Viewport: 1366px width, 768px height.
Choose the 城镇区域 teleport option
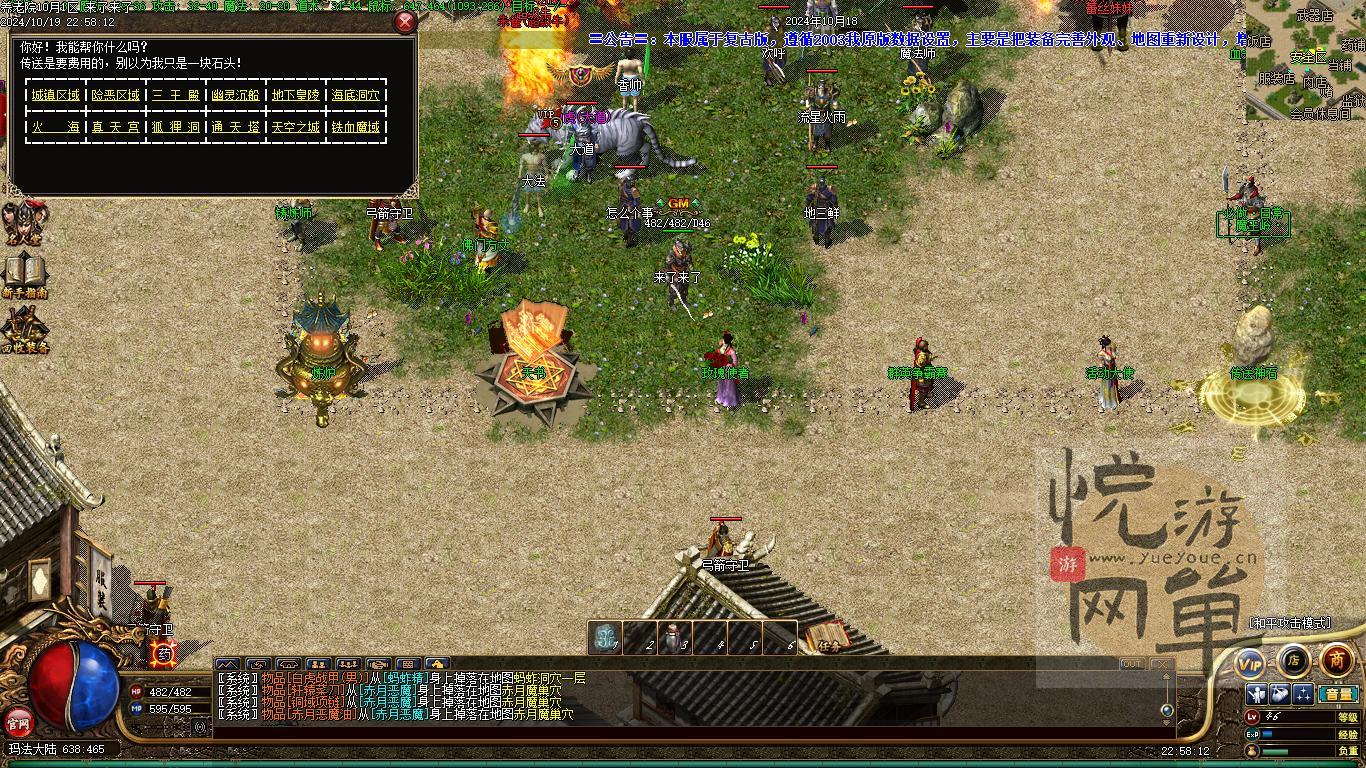(55, 95)
